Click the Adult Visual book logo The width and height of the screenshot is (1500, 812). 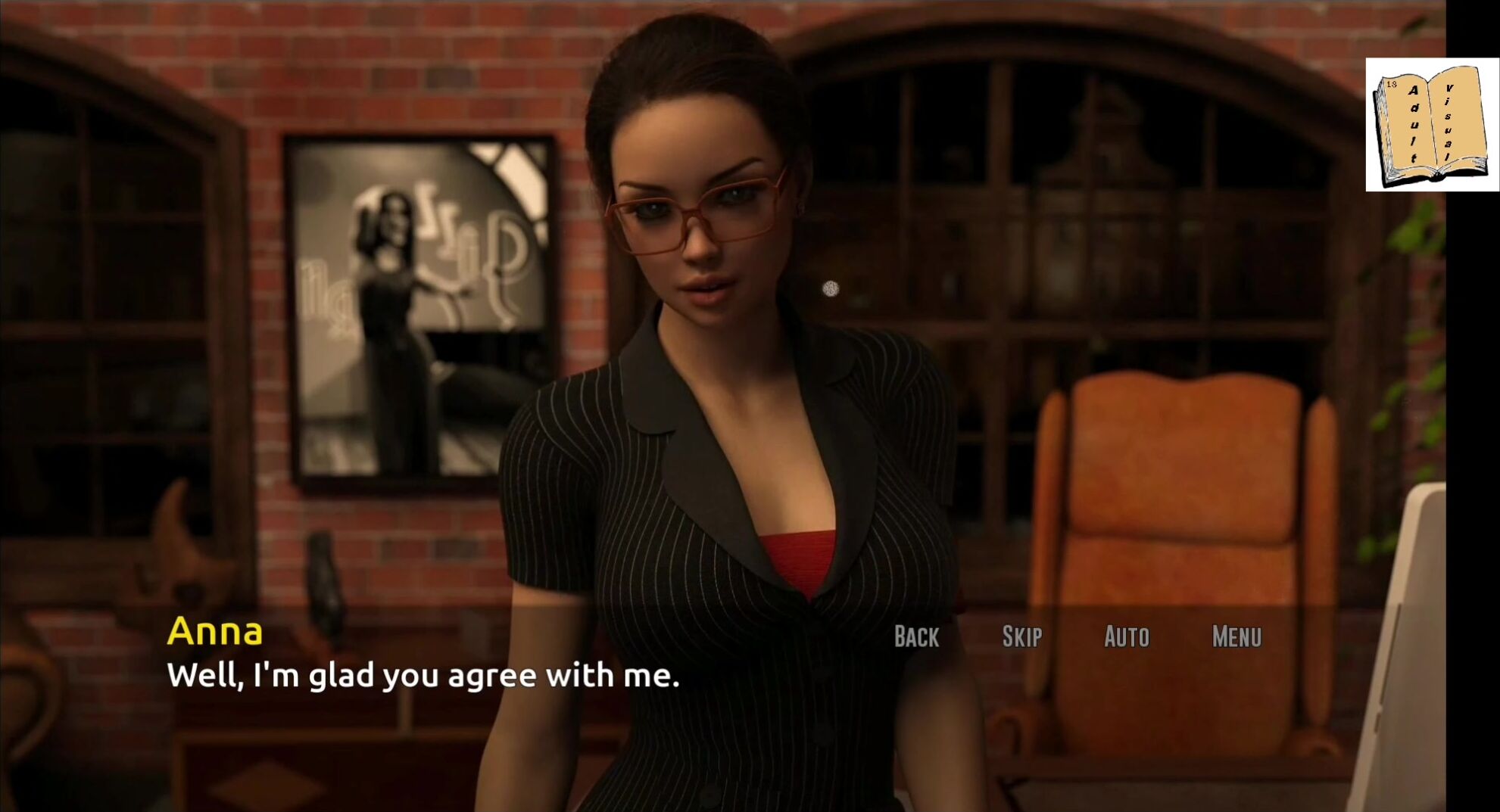click(x=1431, y=125)
